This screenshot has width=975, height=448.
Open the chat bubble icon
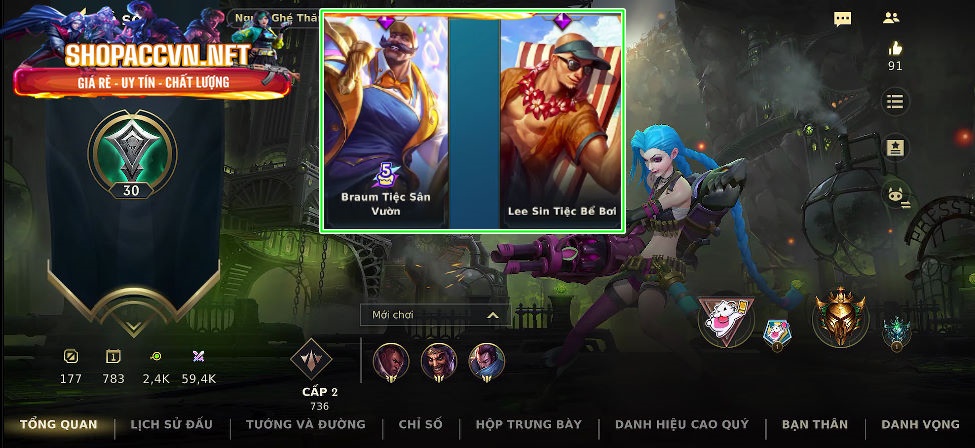(843, 19)
